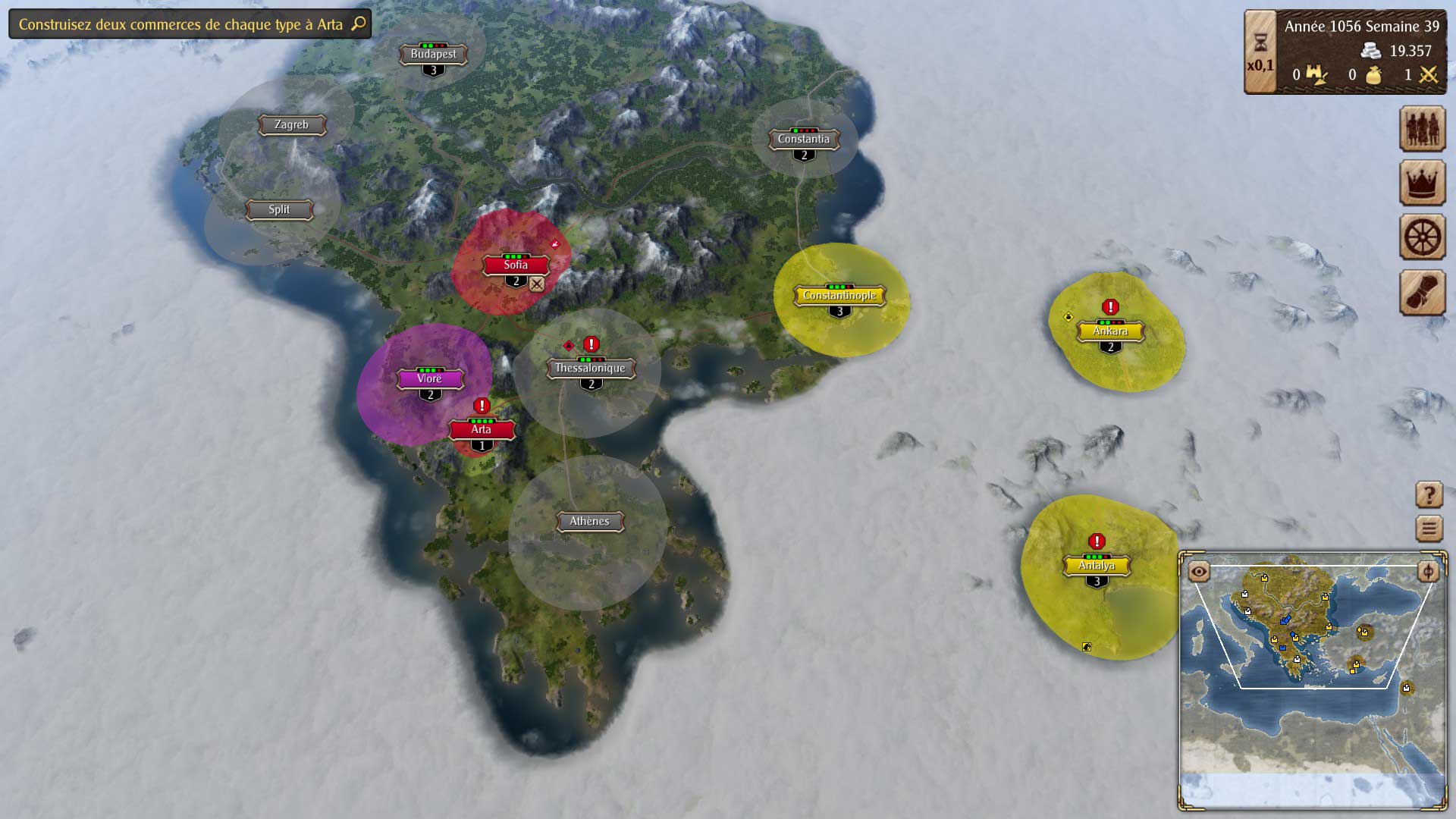Click the magnifier on the Arta objective banner
Screen dimensions: 1456x819
click(x=359, y=24)
